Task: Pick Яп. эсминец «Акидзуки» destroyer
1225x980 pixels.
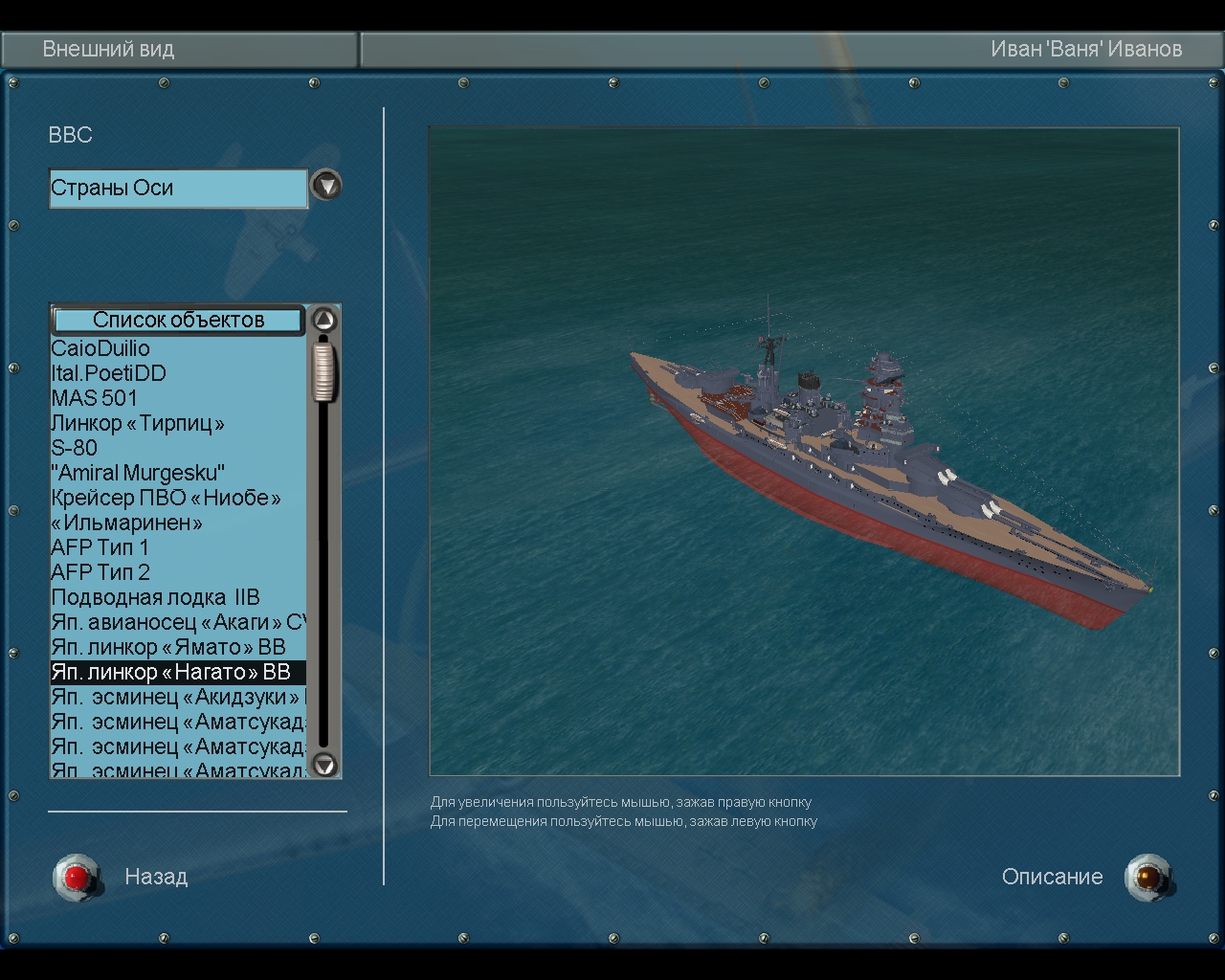Action: pyautogui.click(x=177, y=697)
